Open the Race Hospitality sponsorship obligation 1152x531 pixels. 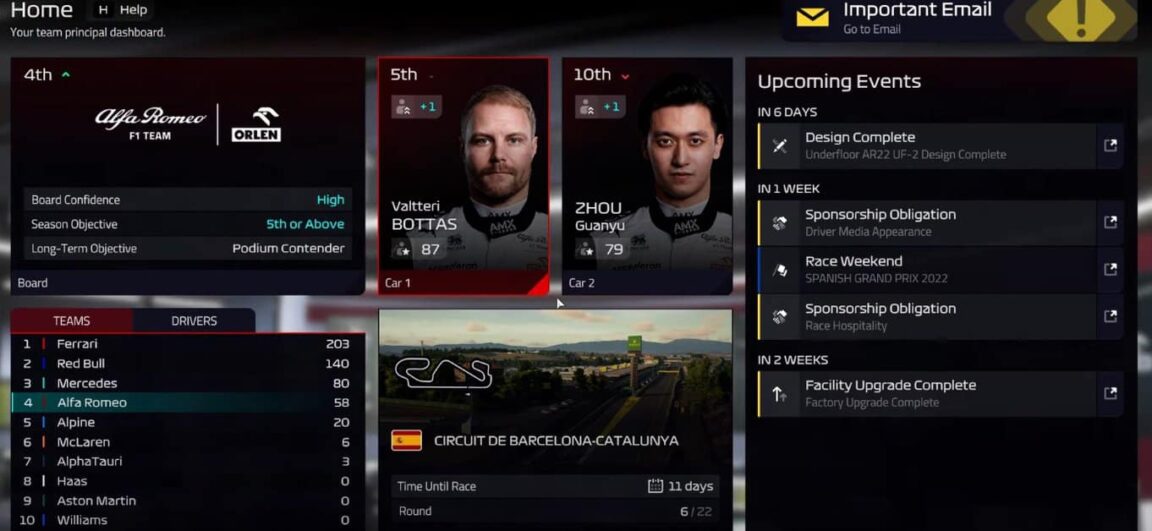tap(925, 316)
